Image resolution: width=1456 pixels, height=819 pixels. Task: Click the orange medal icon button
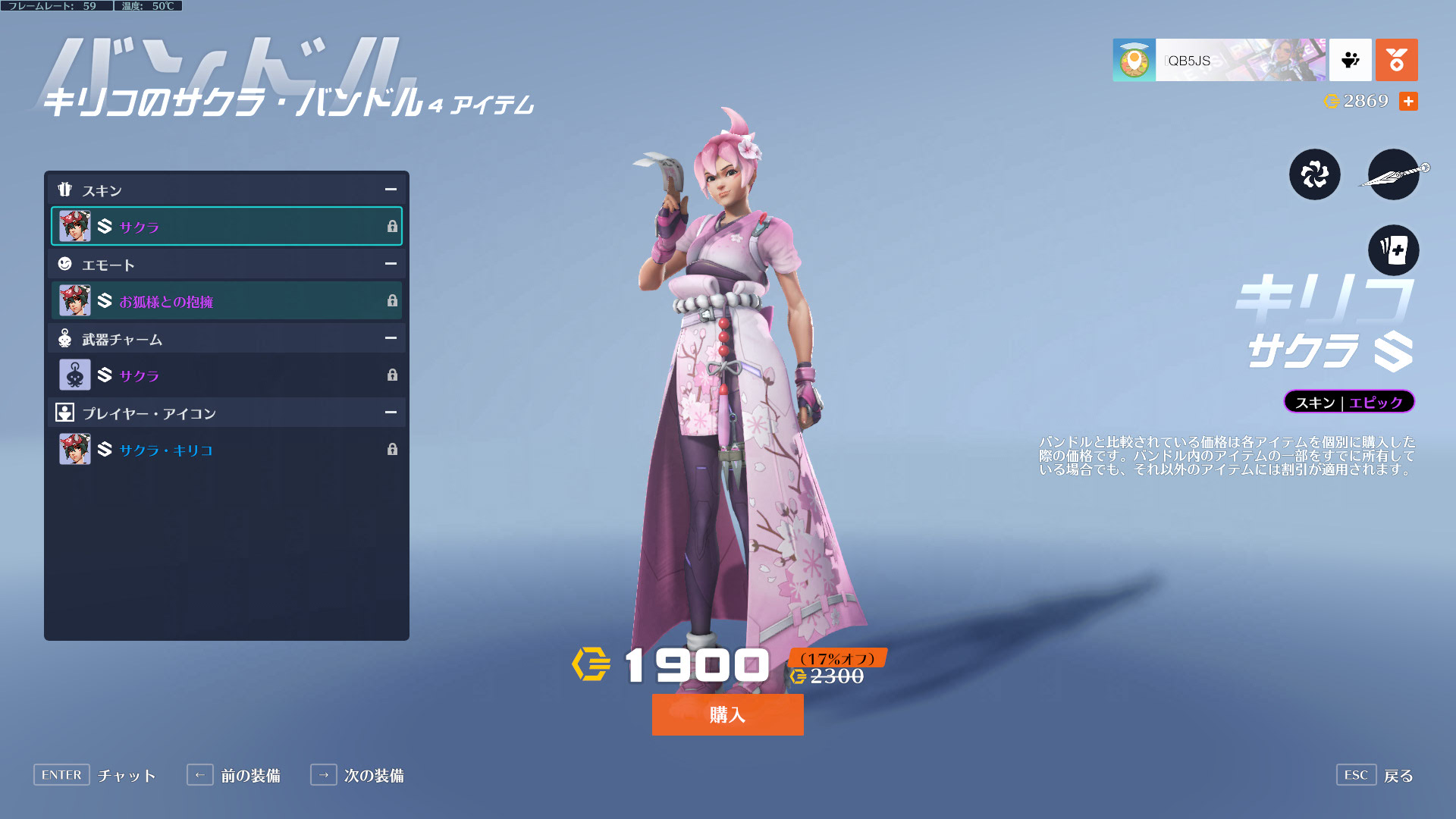pyautogui.click(x=1396, y=60)
